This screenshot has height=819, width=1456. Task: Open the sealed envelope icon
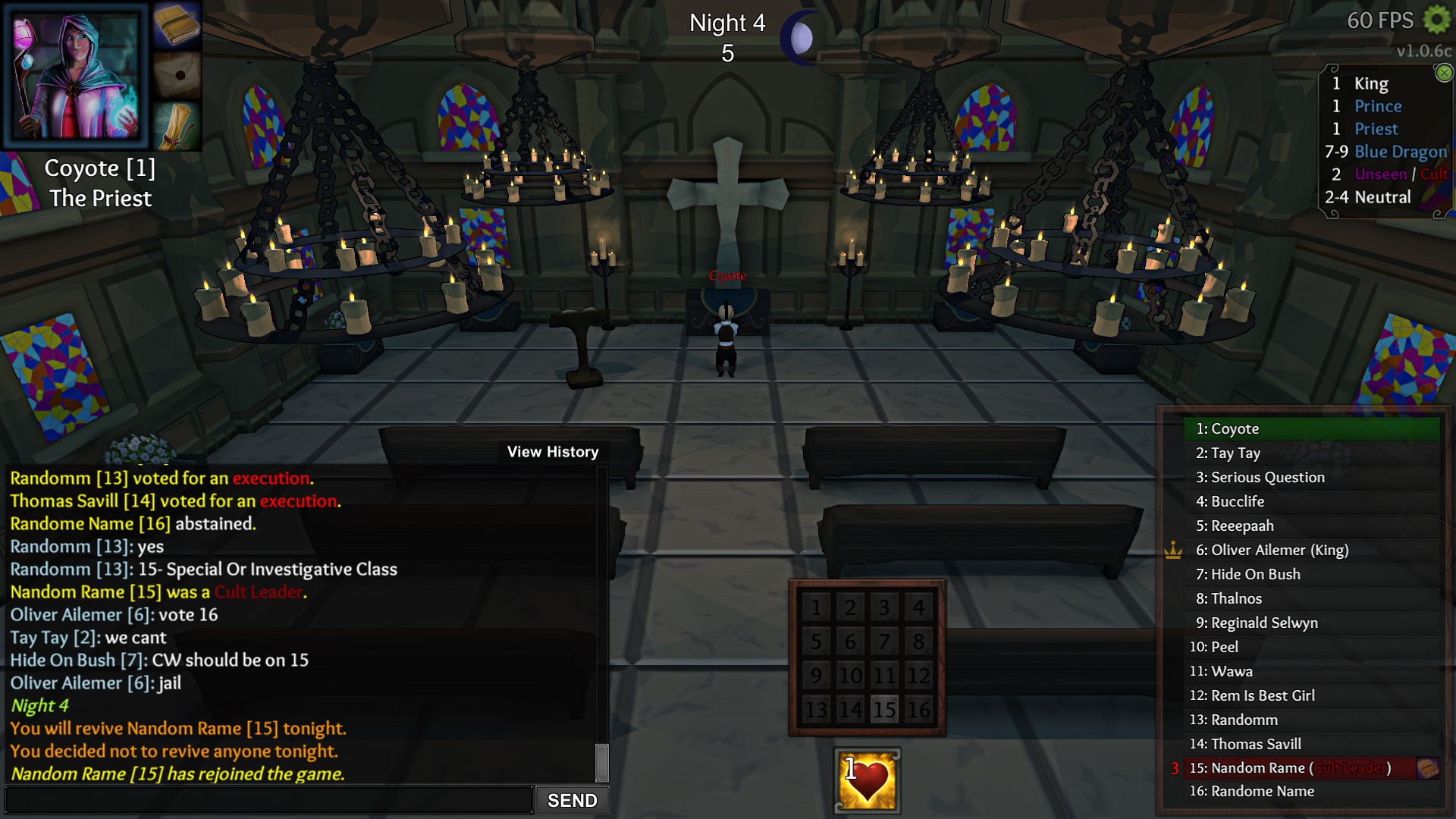click(176, 74)
